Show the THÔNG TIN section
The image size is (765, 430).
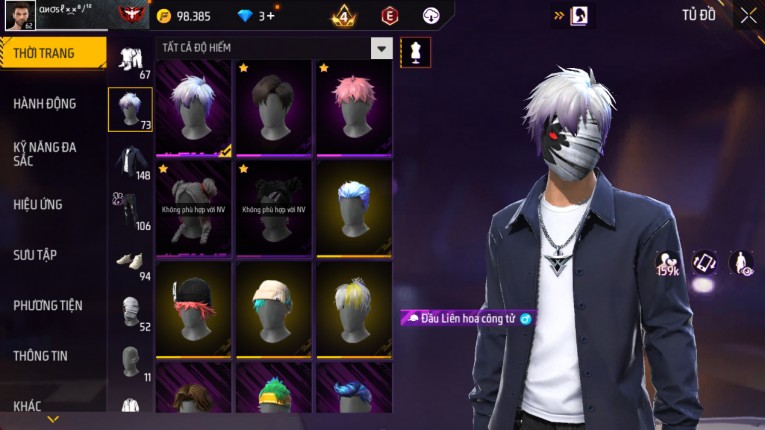[42, 355]
